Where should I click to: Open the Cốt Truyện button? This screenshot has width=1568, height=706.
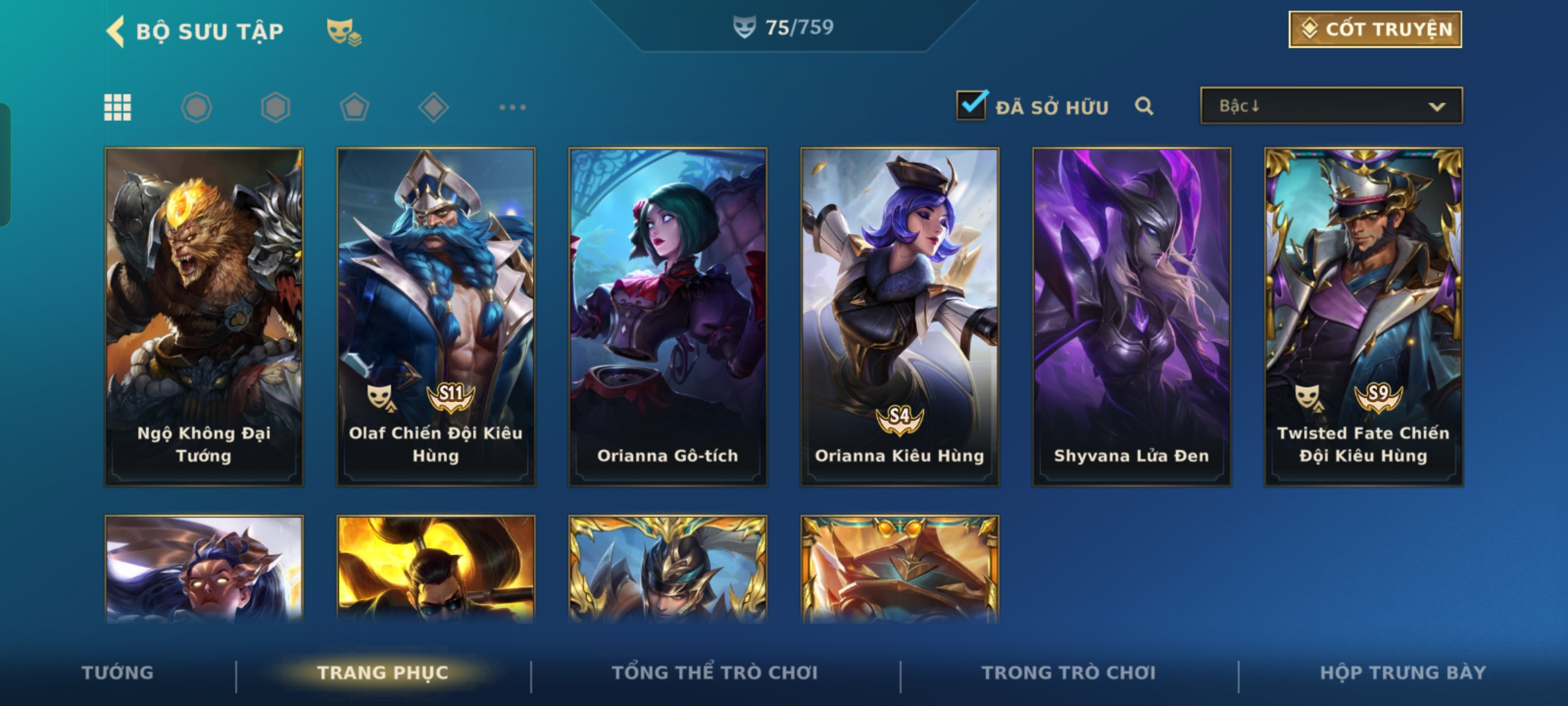1375,29
